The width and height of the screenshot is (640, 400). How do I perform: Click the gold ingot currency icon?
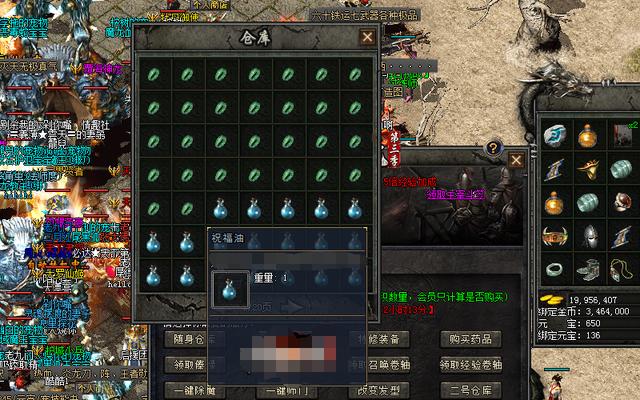coord(549,298)
